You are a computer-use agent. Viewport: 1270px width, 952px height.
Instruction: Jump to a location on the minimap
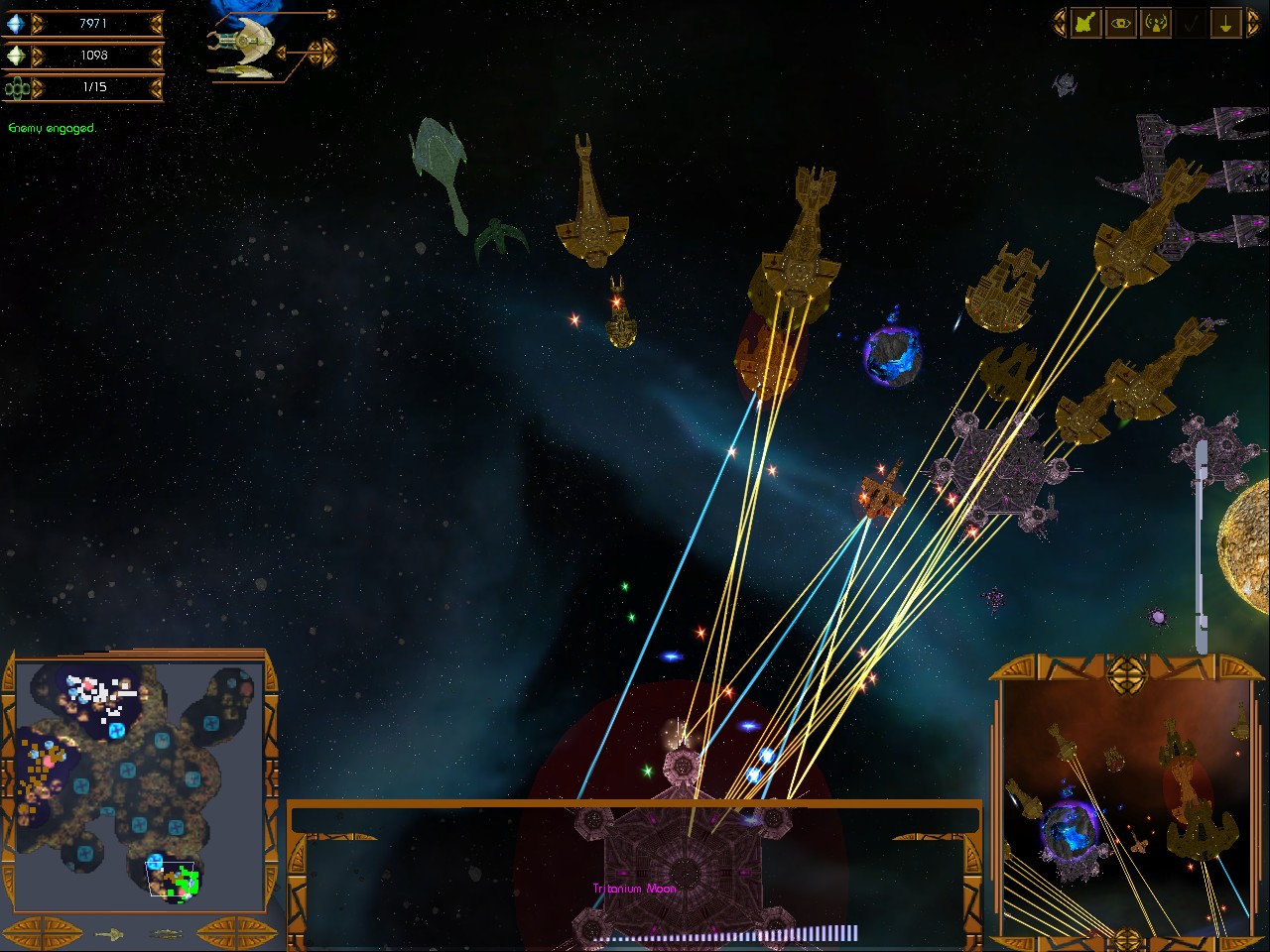click(x=139, y=783)
